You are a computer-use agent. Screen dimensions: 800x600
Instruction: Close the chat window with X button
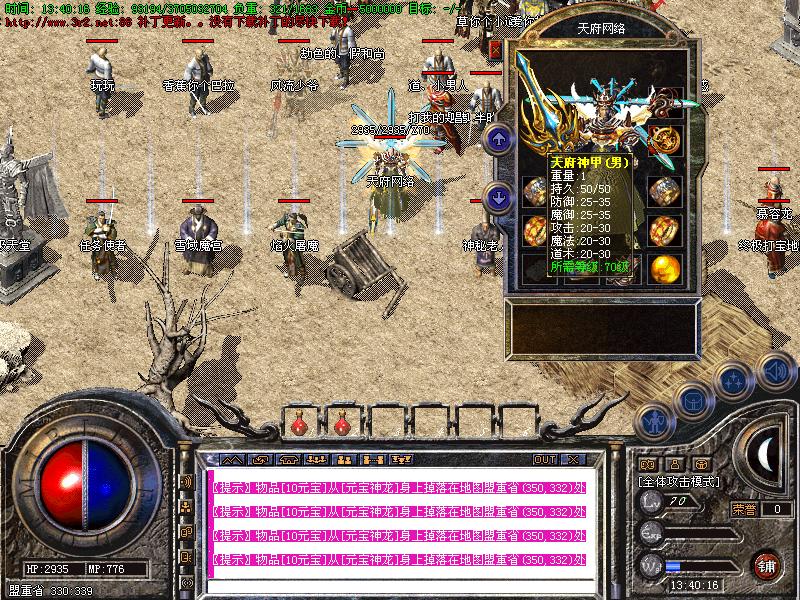pyautogui.click(x=573, y=460)
